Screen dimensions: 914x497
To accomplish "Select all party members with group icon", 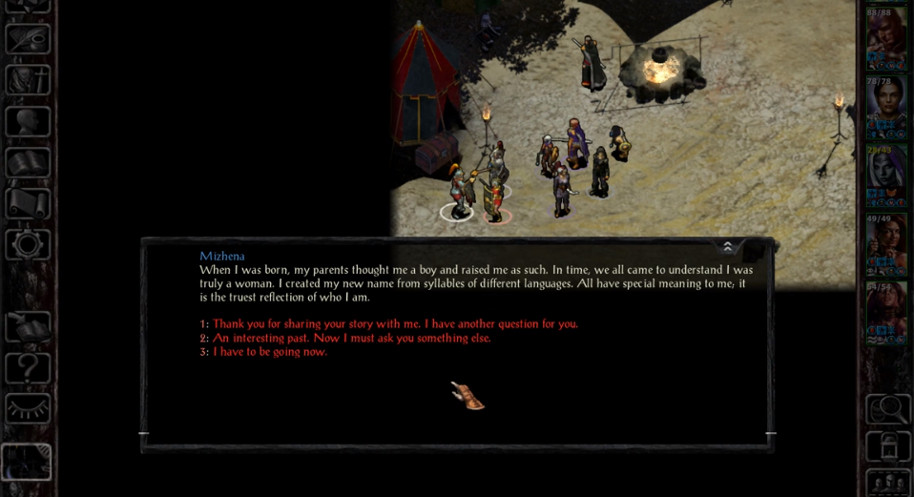I will [886, 482].
